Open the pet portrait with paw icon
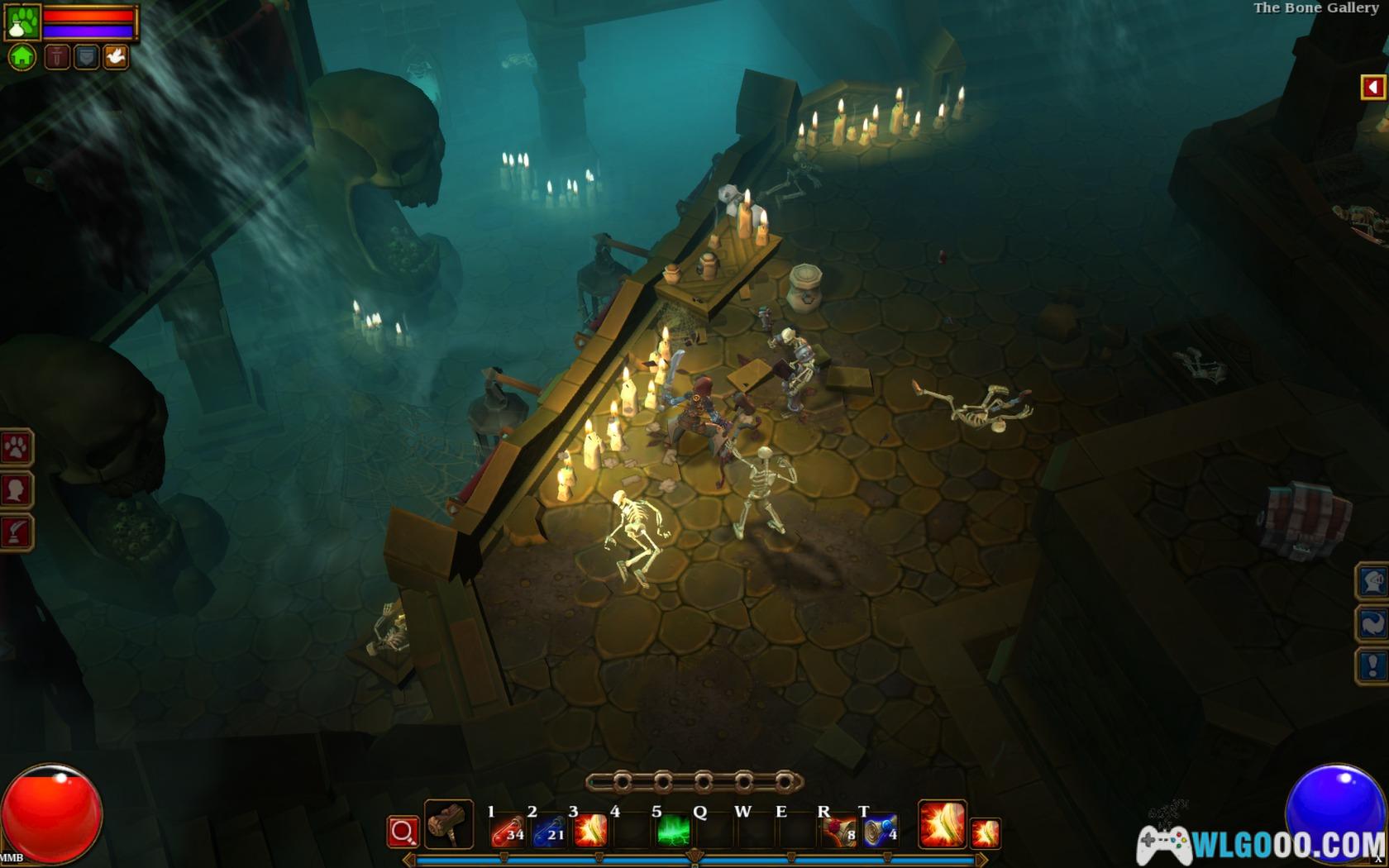 tap(22, 21)
